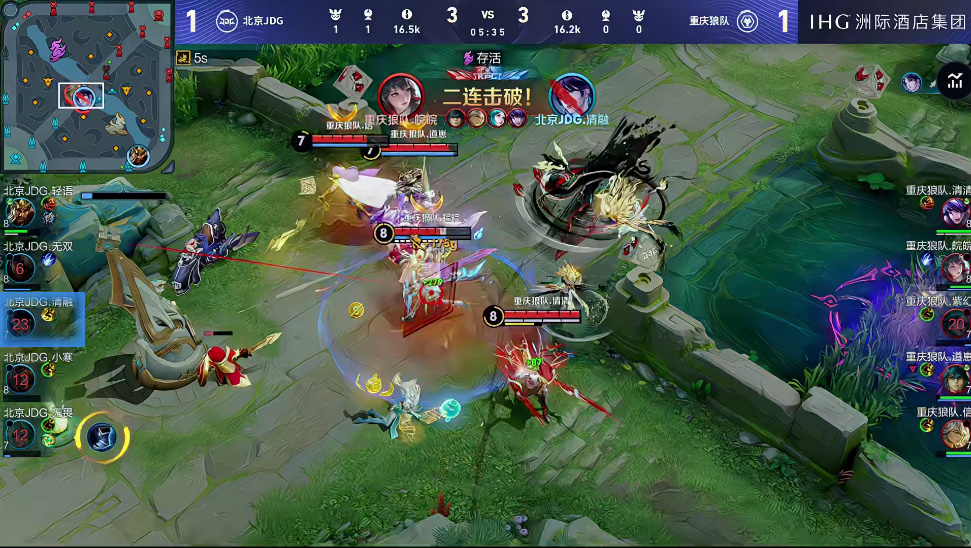Click the 北京JDG team logo in scoreboard
This screenshot has width=971, height=548.
226,21
